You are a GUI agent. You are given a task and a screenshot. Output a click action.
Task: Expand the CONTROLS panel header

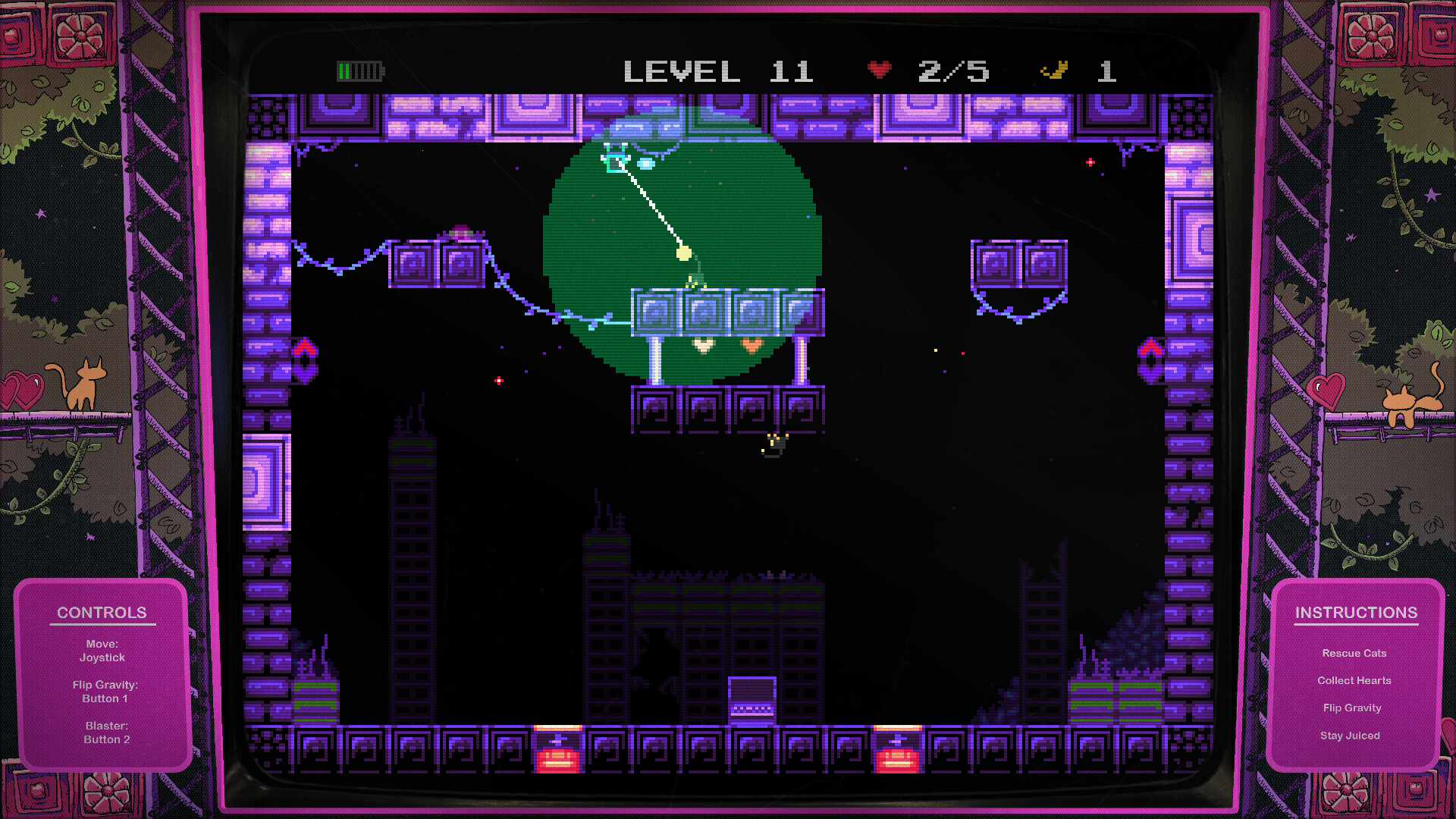[x=102, y=612]
